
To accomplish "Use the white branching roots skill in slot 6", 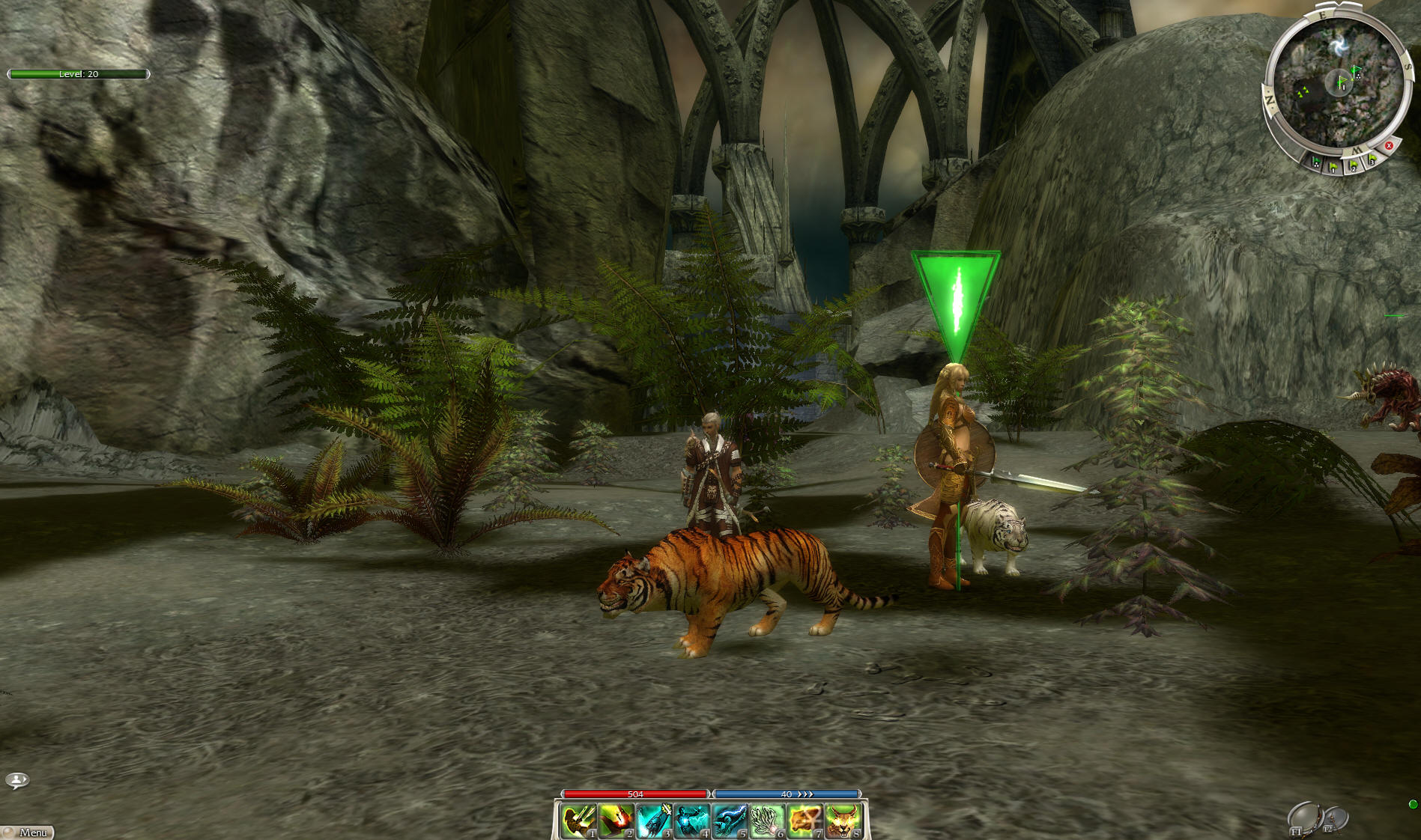I will (766, 821).
